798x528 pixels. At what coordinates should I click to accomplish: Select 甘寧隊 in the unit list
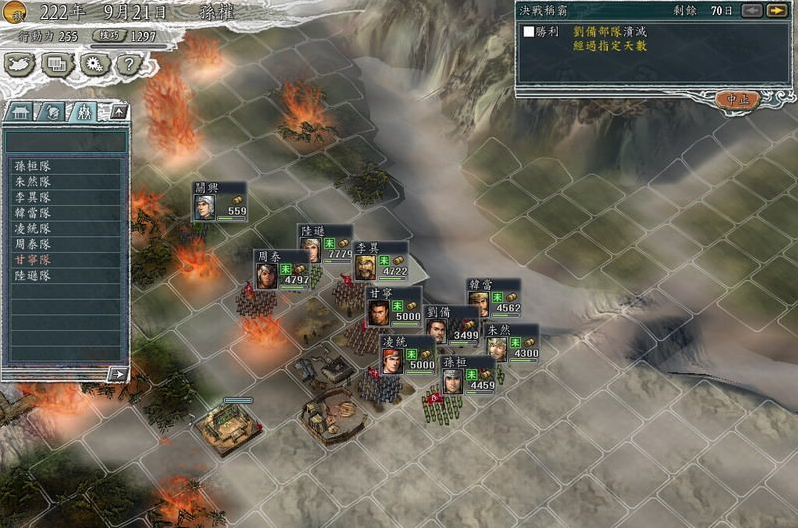pos(33,260)
